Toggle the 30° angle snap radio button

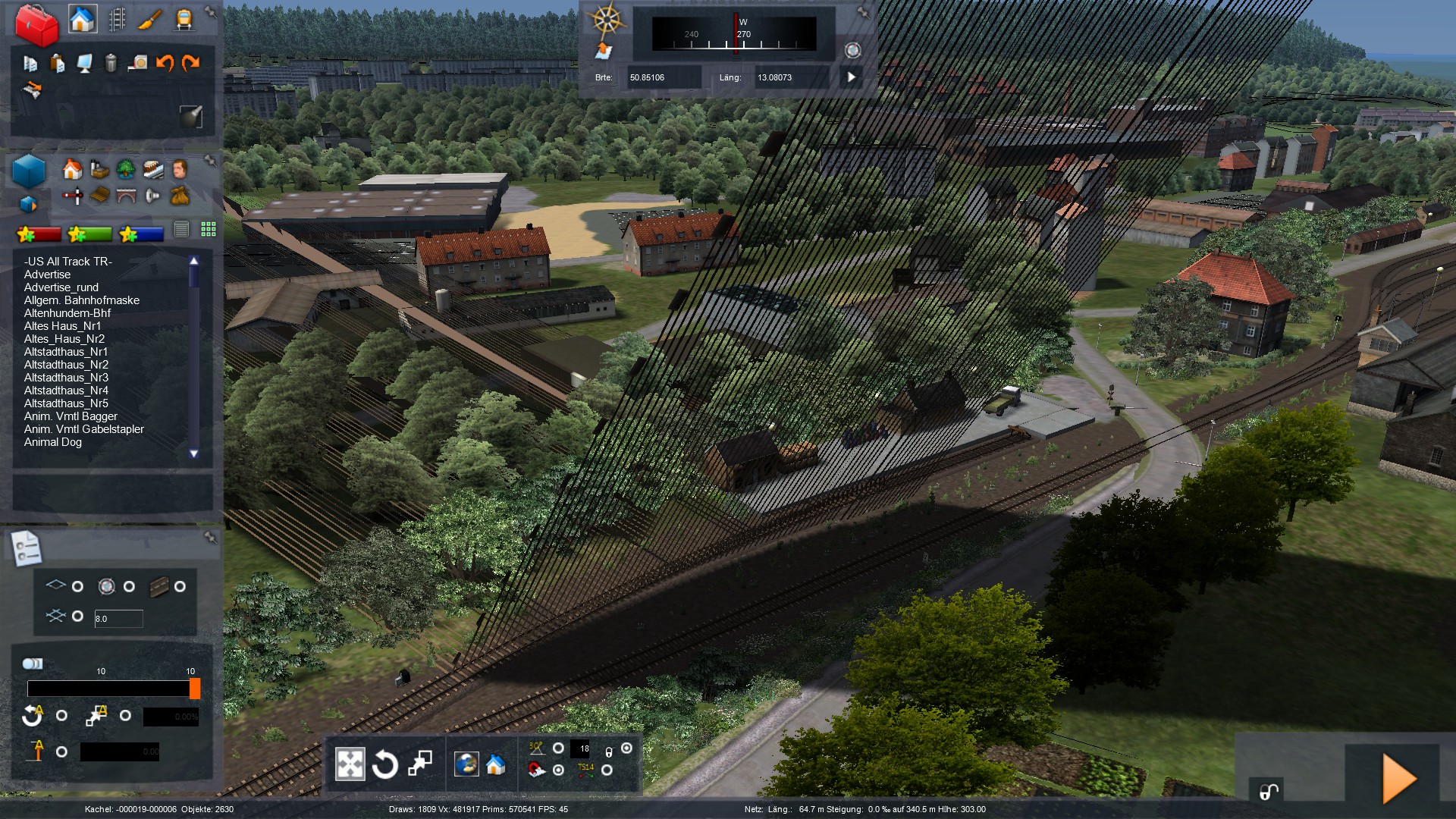tap(558, 748)
